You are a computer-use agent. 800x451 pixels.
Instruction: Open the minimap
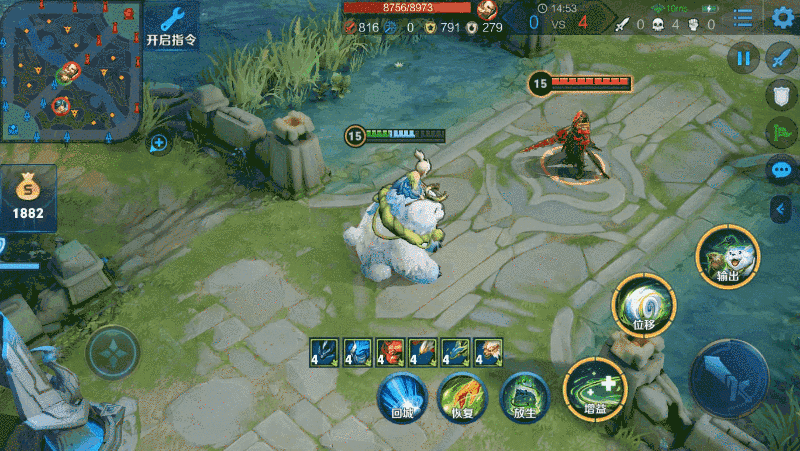pyautogui.click(x=68, y=70)
